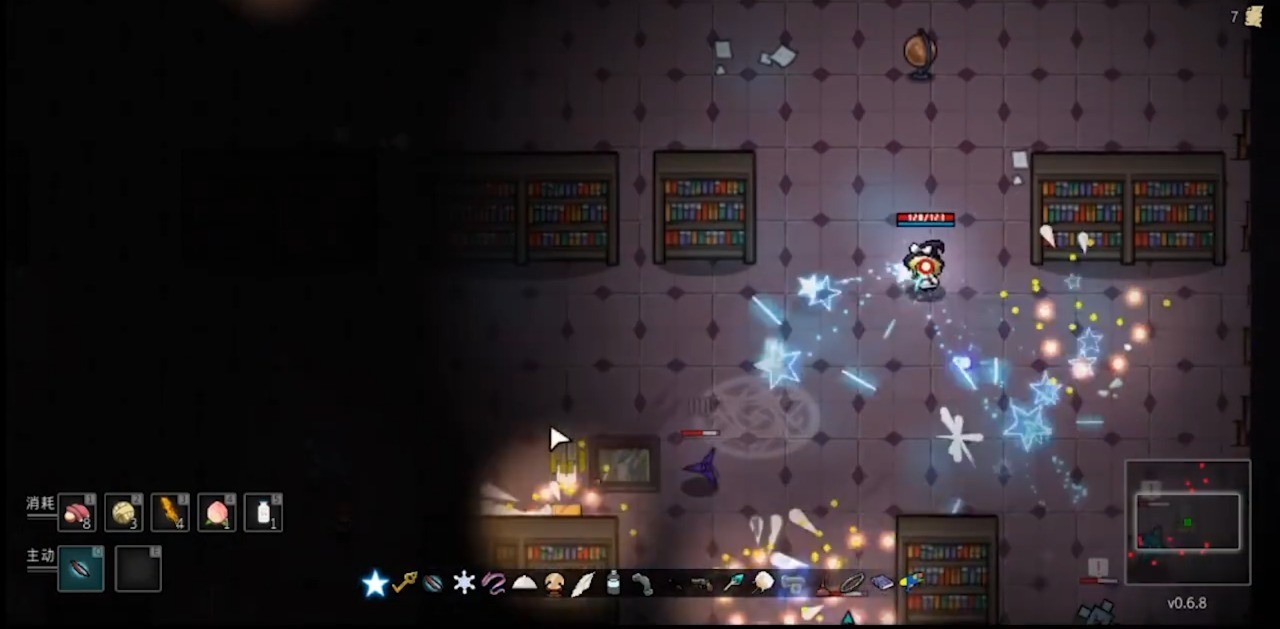Image resolution: width=1280 pixels, height=629 pixels.
Task: Select the bald head item icon
Action: coord(554,584)
